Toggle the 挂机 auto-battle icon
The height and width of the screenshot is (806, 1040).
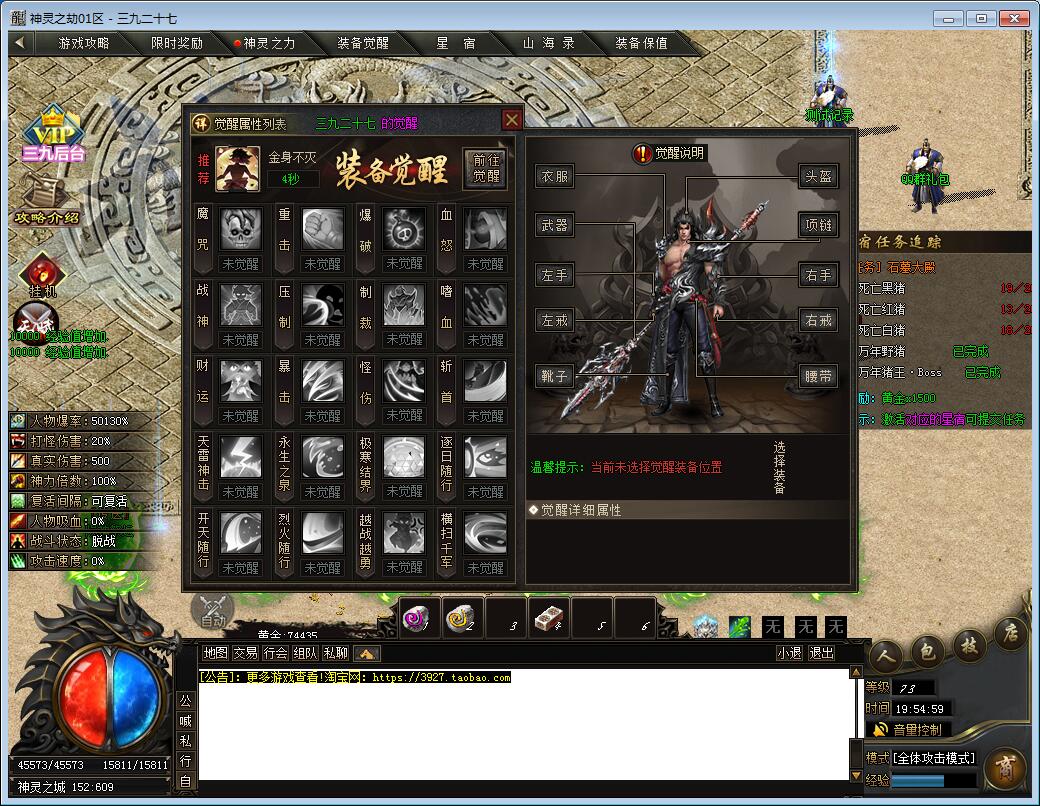tap(42, 275)
